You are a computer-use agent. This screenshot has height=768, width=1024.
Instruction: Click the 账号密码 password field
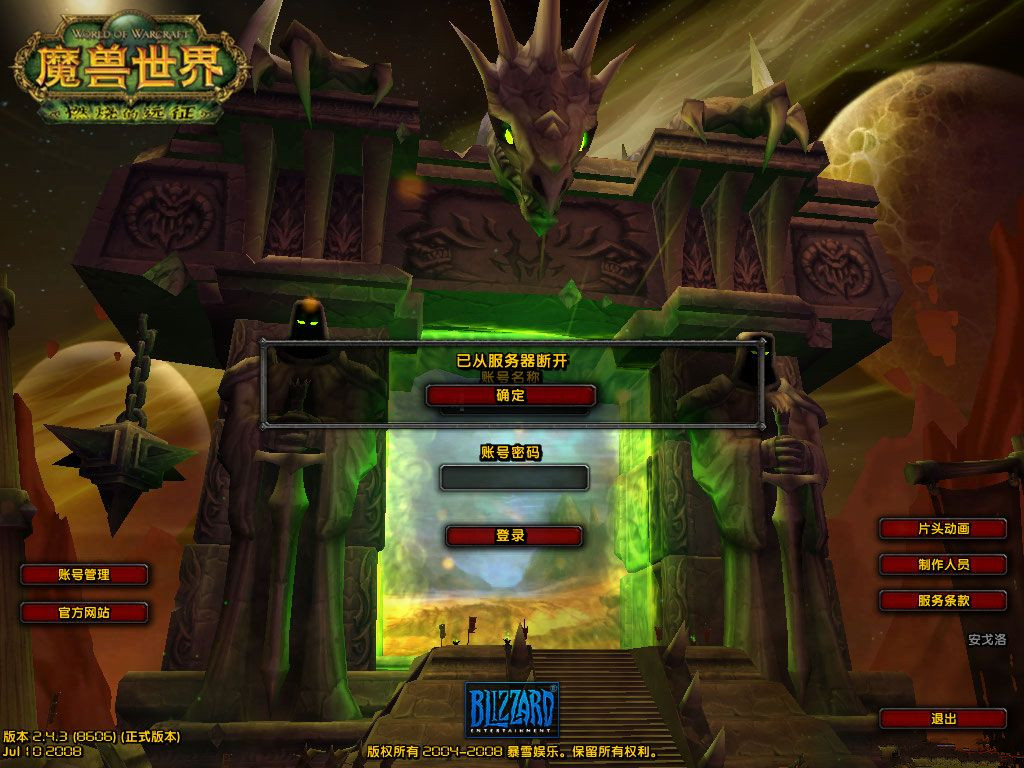pyautogui.click(x=514, y=477)
